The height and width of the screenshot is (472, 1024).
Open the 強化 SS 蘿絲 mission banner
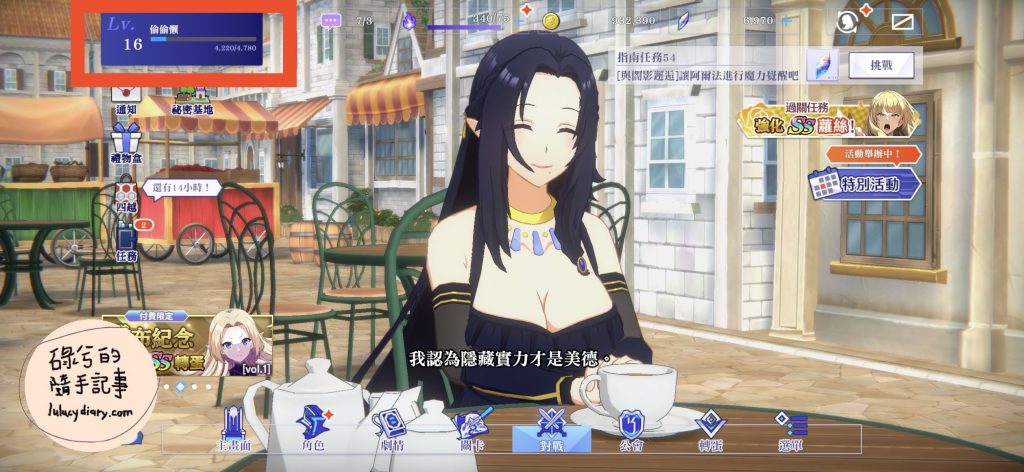(x=826, y=118)
